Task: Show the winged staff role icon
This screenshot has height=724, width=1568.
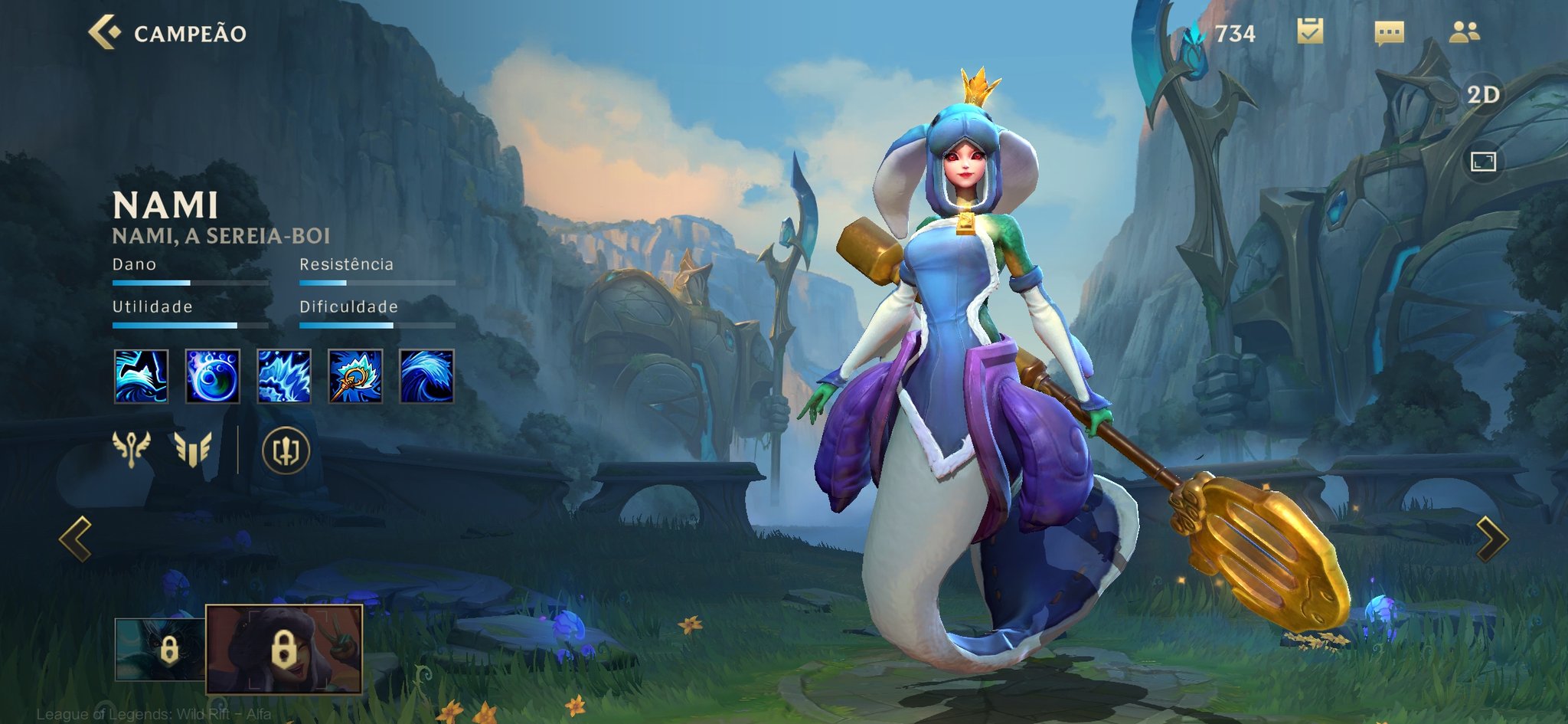Action: pyautogui.click(x=131, y=449)
